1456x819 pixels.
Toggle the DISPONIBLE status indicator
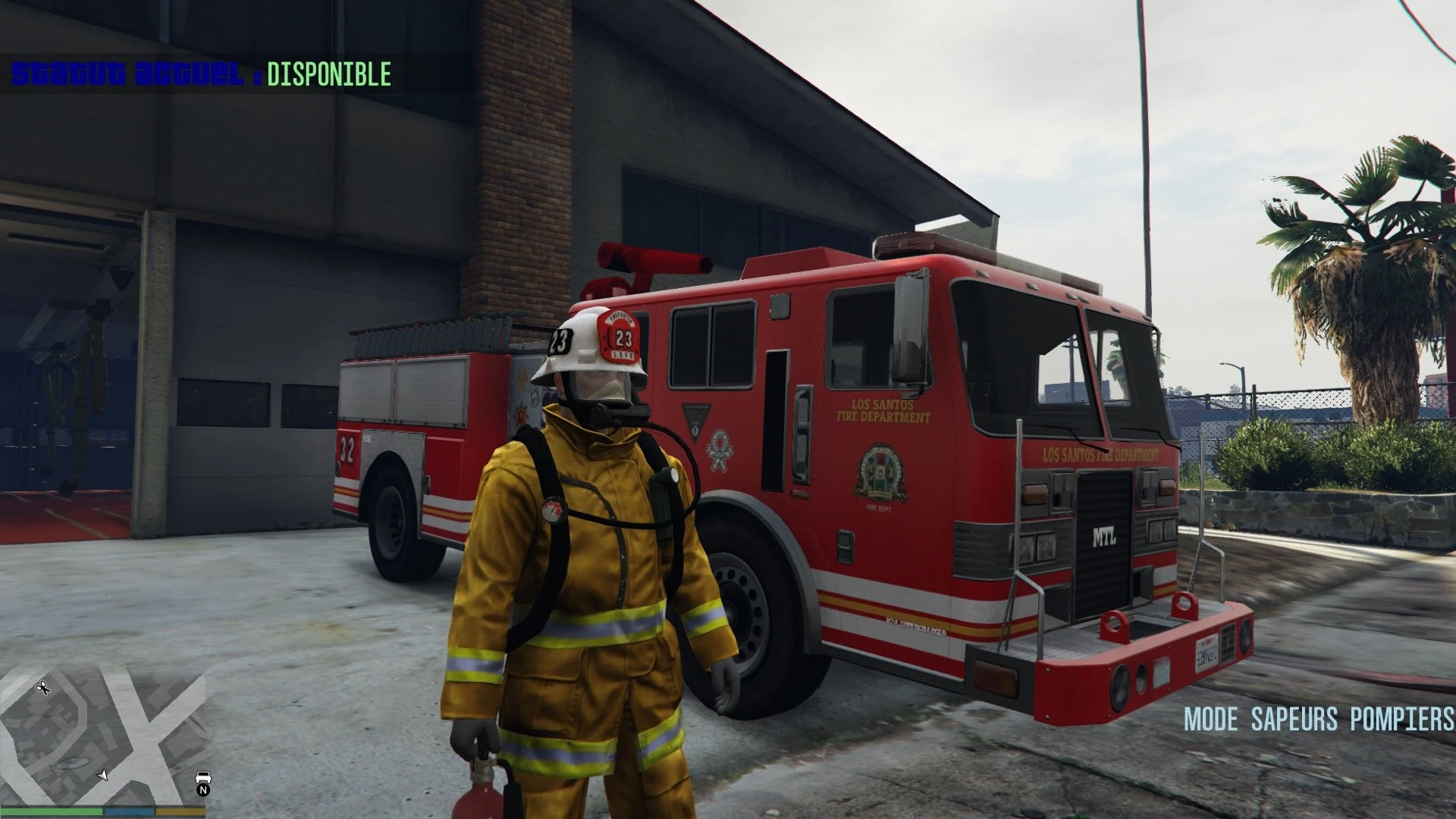pos(329,74)
